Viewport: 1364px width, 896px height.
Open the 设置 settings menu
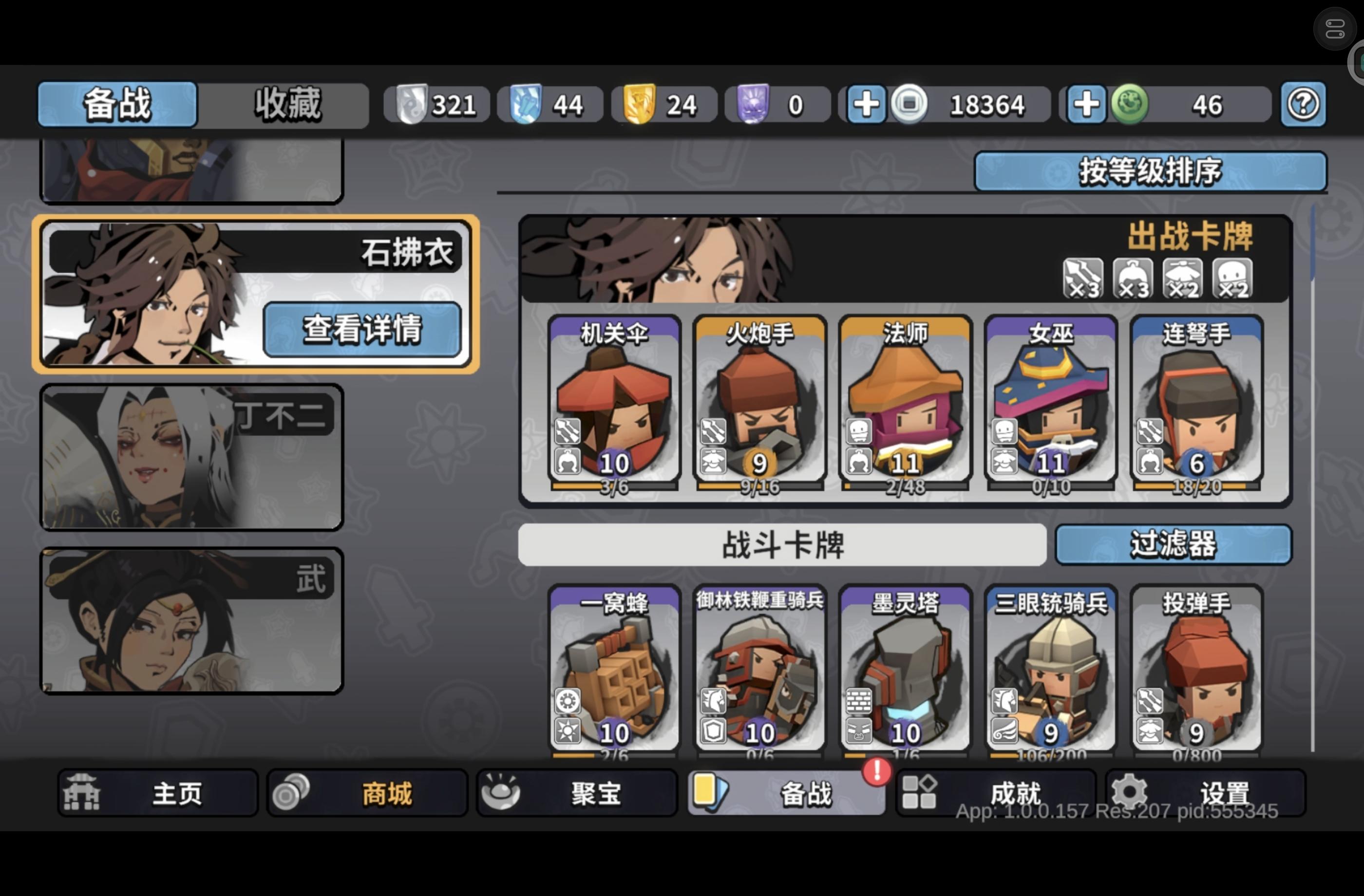click(1206, 793)
